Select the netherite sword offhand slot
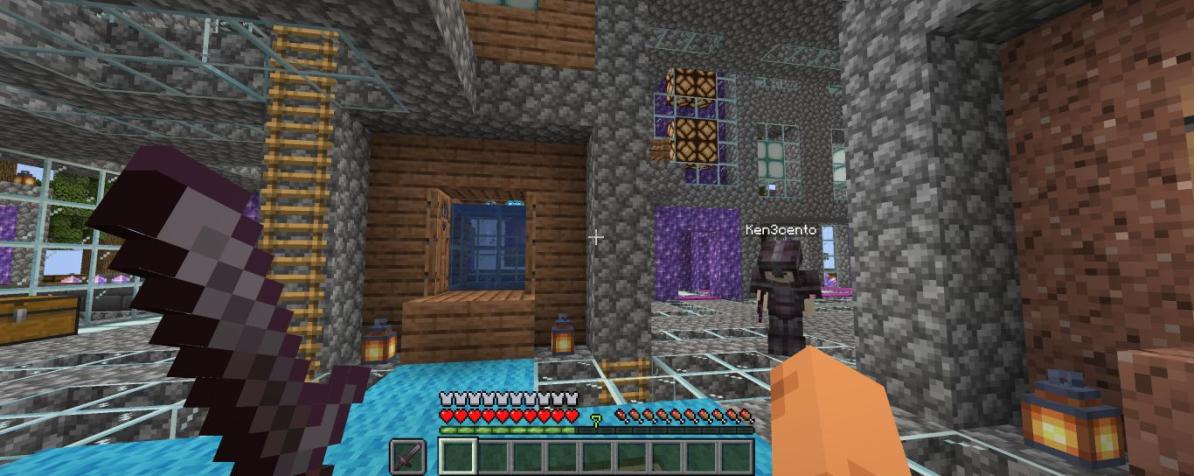Image resolution: width=1194 pixels, height=476 pixels. click(407, 456)
